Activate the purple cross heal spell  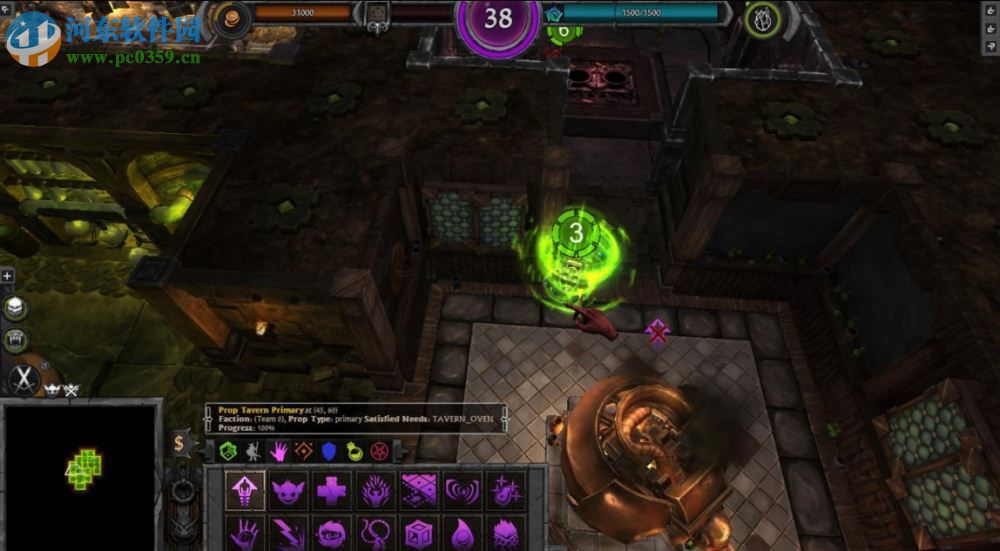pos(331,491)
